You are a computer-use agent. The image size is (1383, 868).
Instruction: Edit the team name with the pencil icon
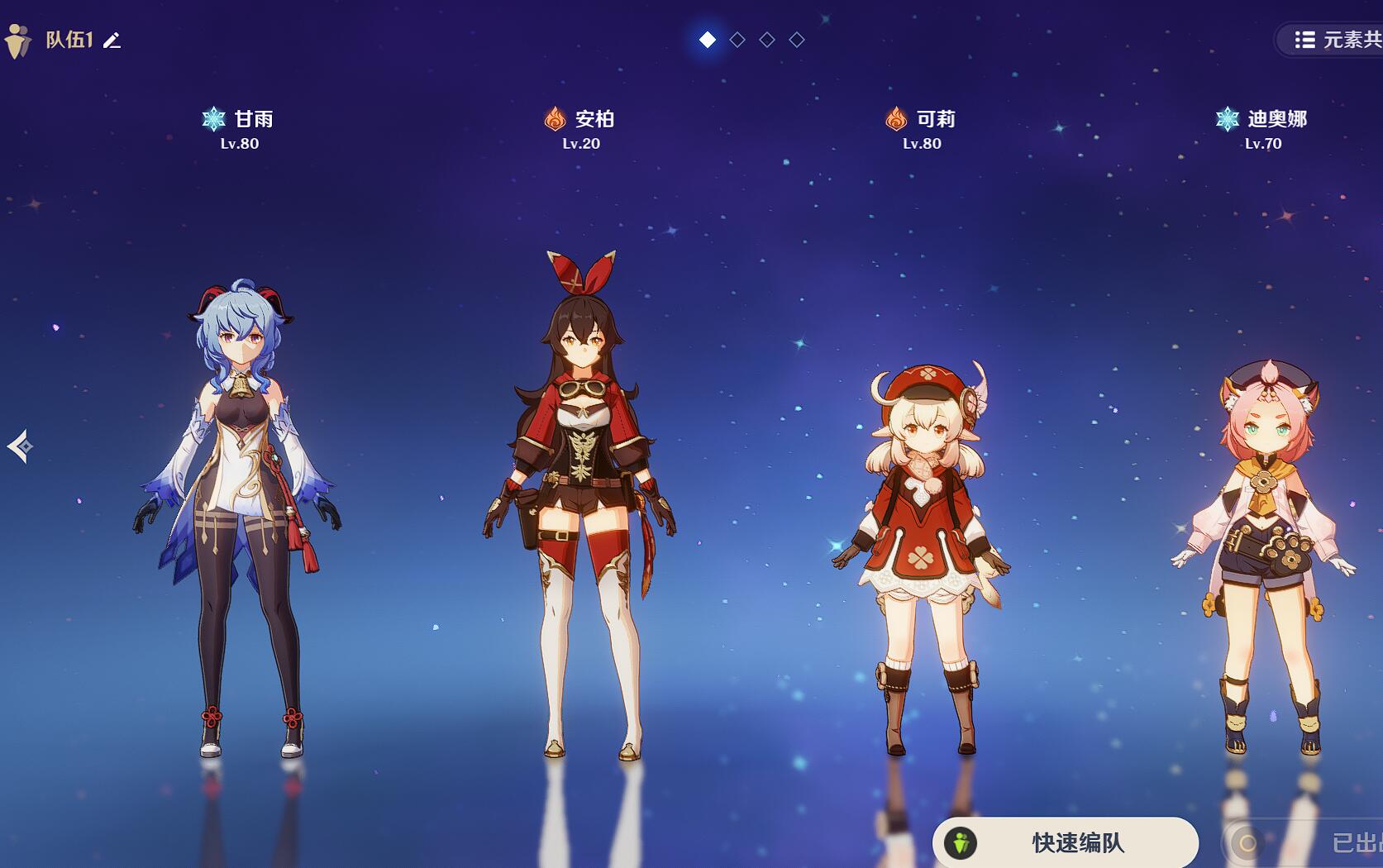click(x=112, y=41)
